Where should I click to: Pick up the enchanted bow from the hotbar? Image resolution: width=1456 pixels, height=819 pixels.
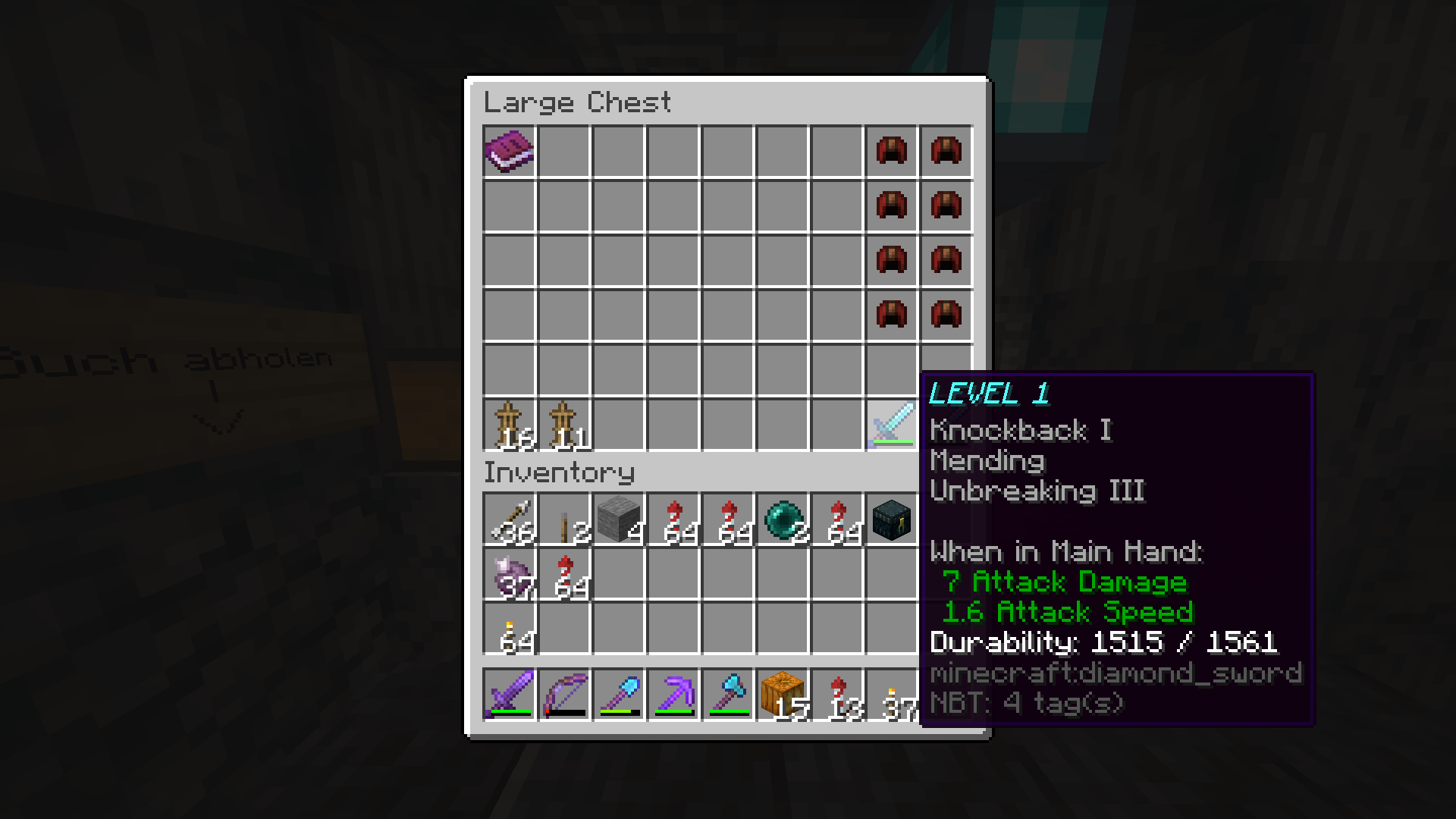[x=563, y=694]
